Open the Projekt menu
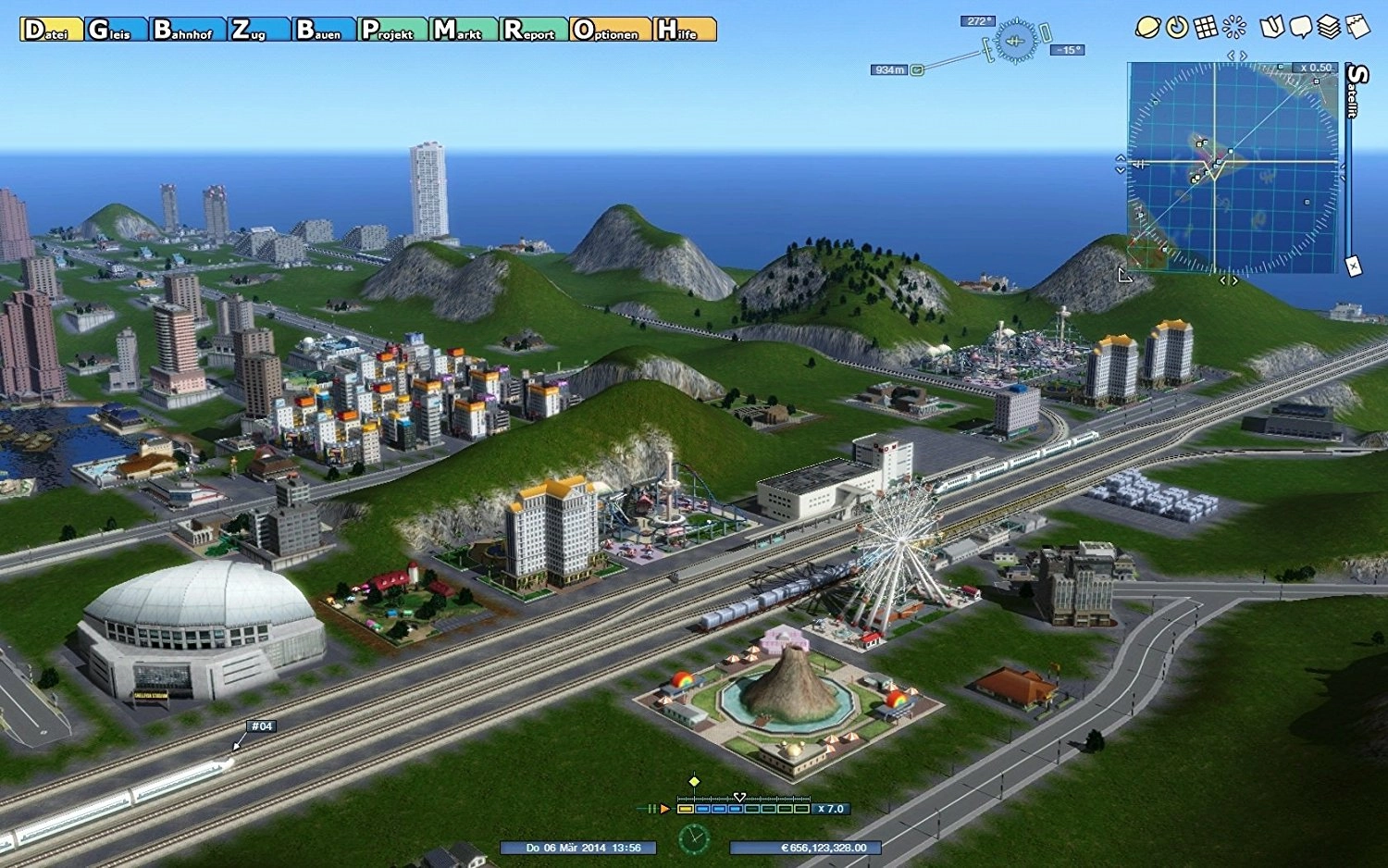Screen dimensions: 1388x868 point(393,30)
